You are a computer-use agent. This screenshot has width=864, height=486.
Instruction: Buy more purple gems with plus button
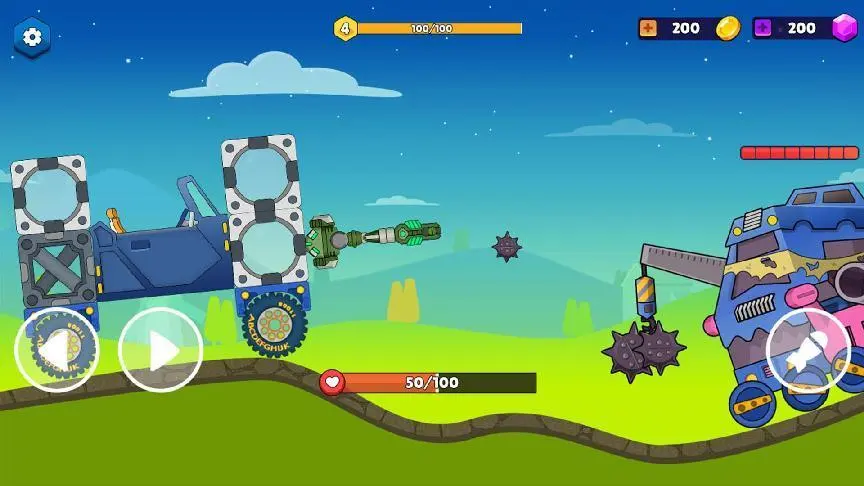pos(763,28)
